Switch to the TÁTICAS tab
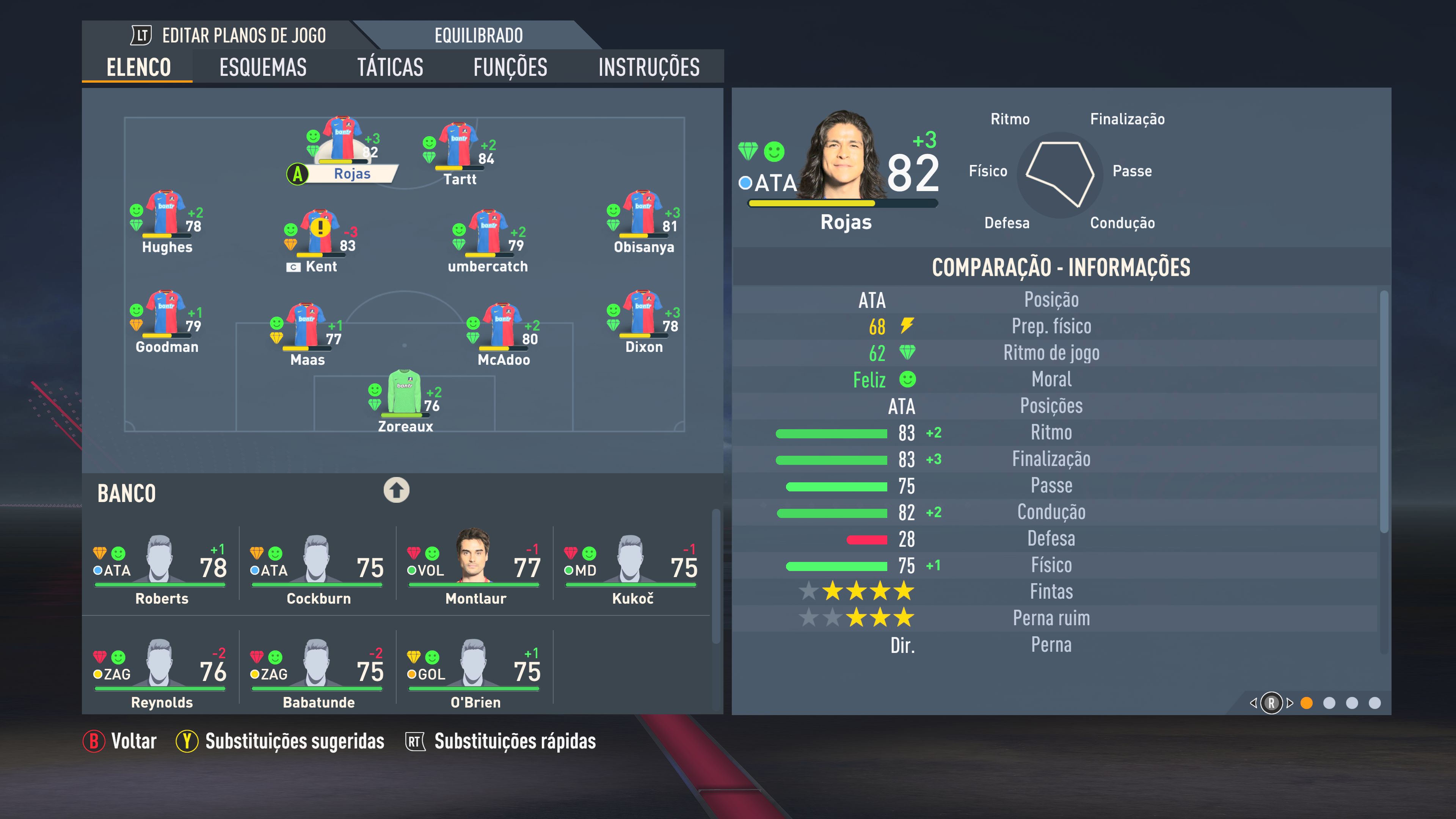Screen dimensions: 1456x819 click(x=390, y=67)
